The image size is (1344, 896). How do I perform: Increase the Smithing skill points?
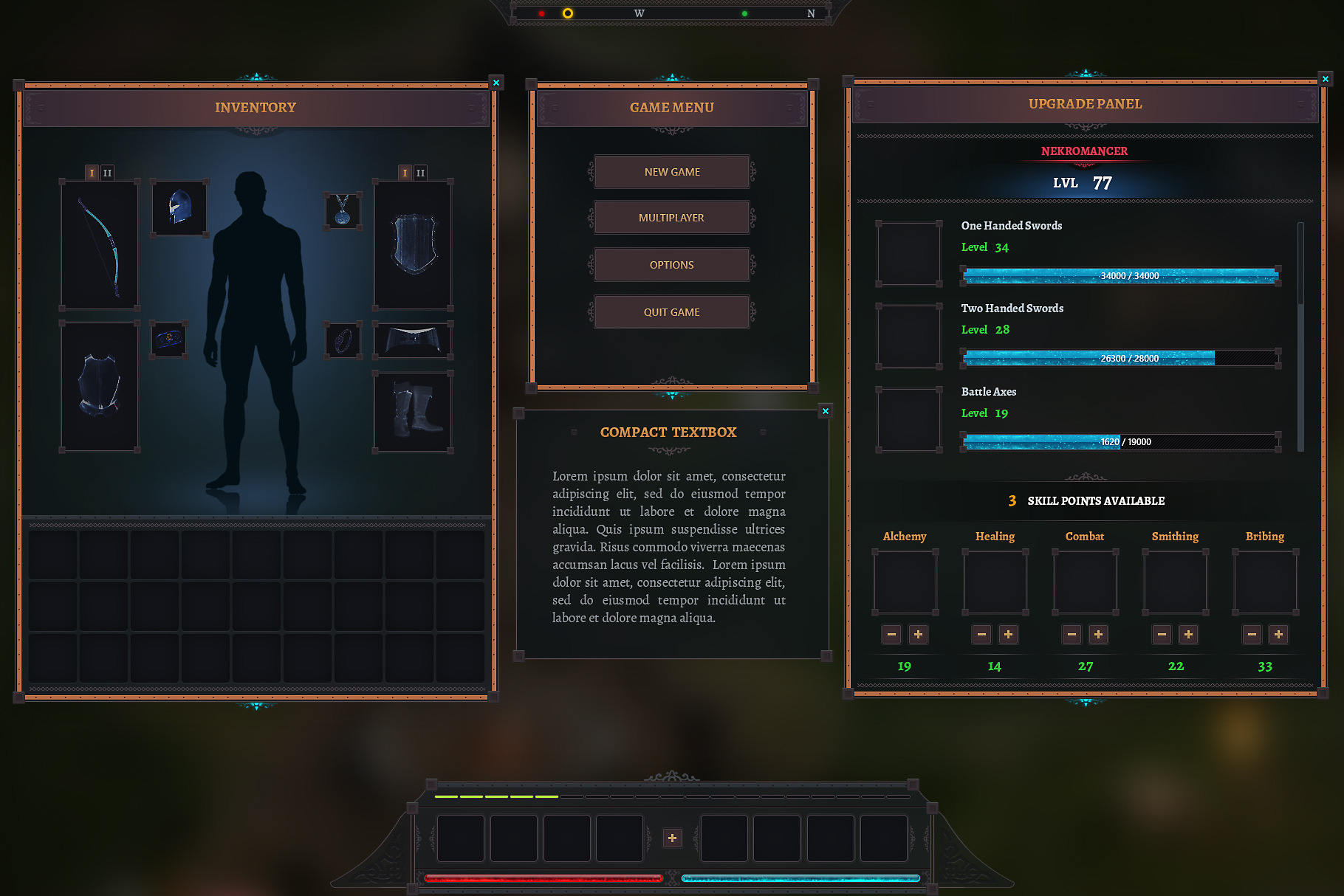(1188, 634)
